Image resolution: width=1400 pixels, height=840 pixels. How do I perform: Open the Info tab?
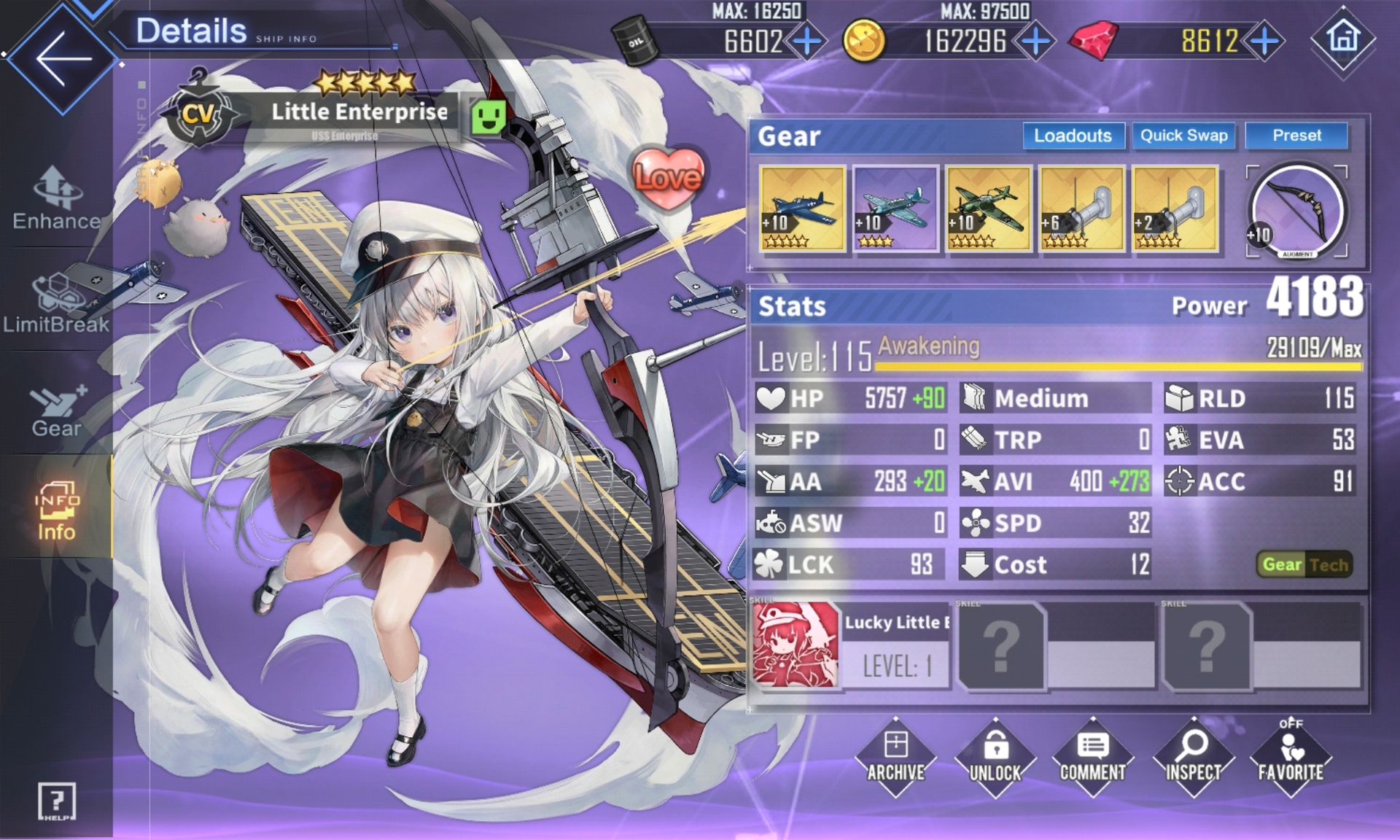tap(56, 510)
